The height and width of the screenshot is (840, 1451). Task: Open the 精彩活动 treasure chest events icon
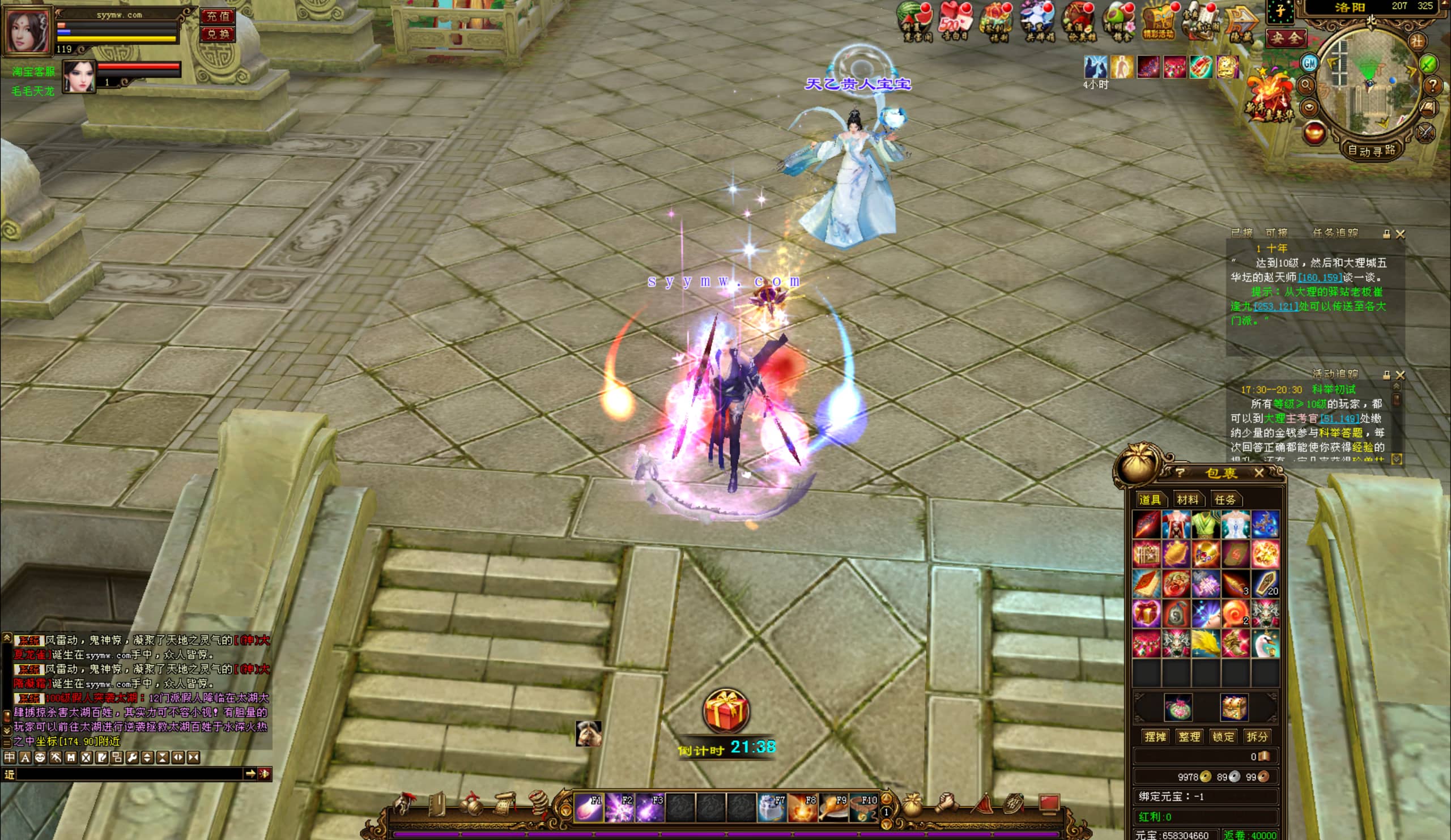1159,22
